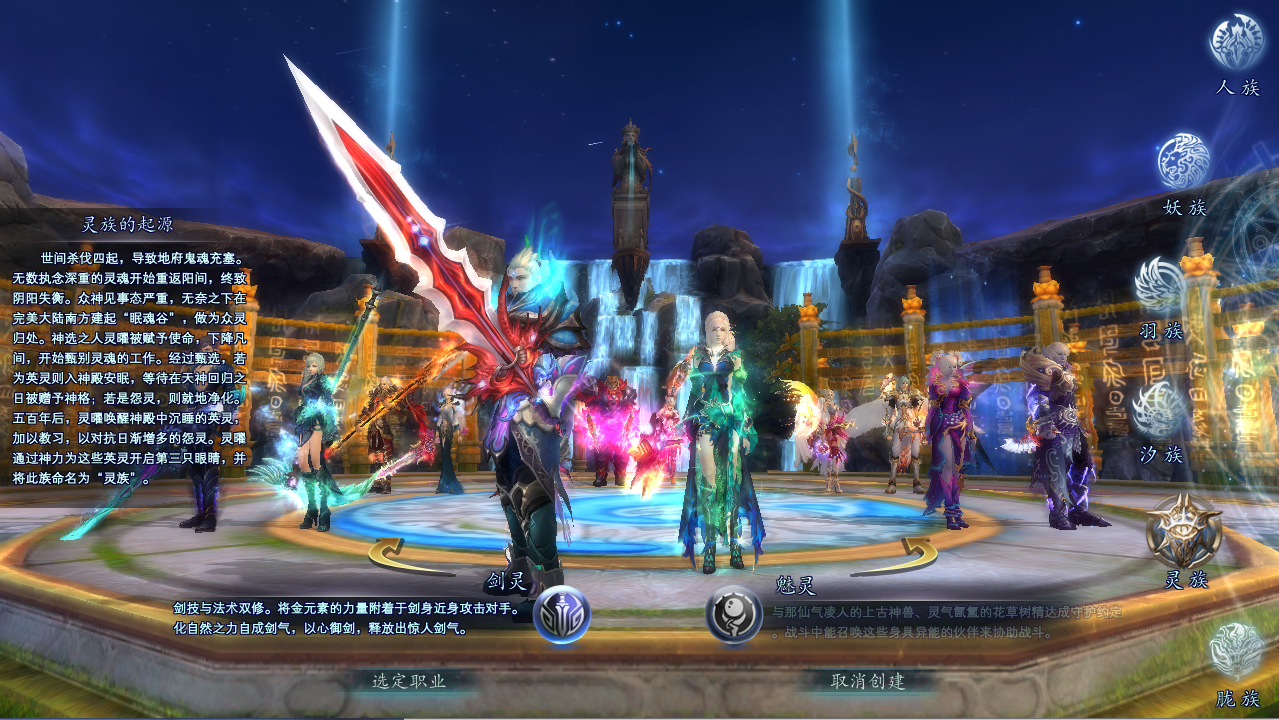The image size is (1279, 720).
Task: Pick the 羽族 race emblem
Action: pyautogui.click(x=1160, y=285)
